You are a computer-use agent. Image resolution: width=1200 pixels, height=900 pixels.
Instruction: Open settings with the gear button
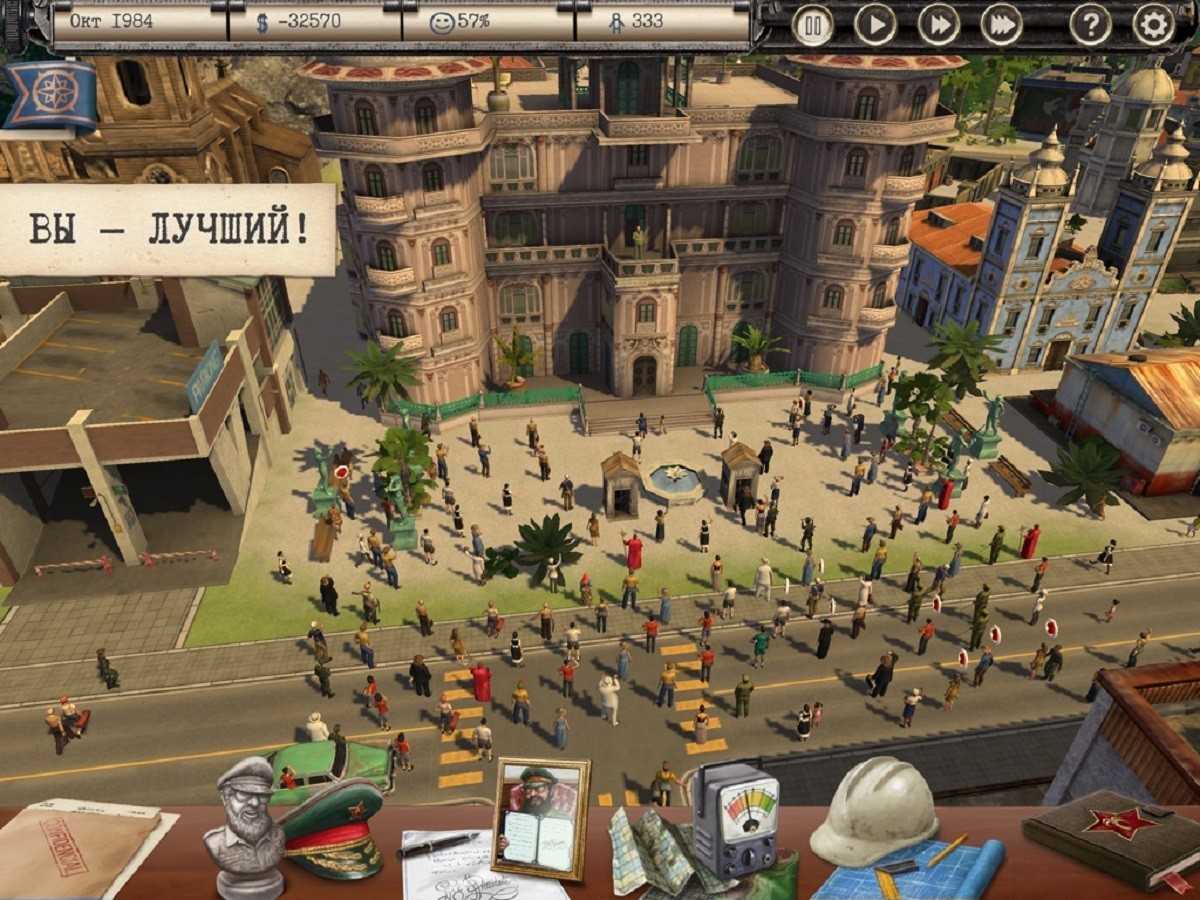[1153, 24]
